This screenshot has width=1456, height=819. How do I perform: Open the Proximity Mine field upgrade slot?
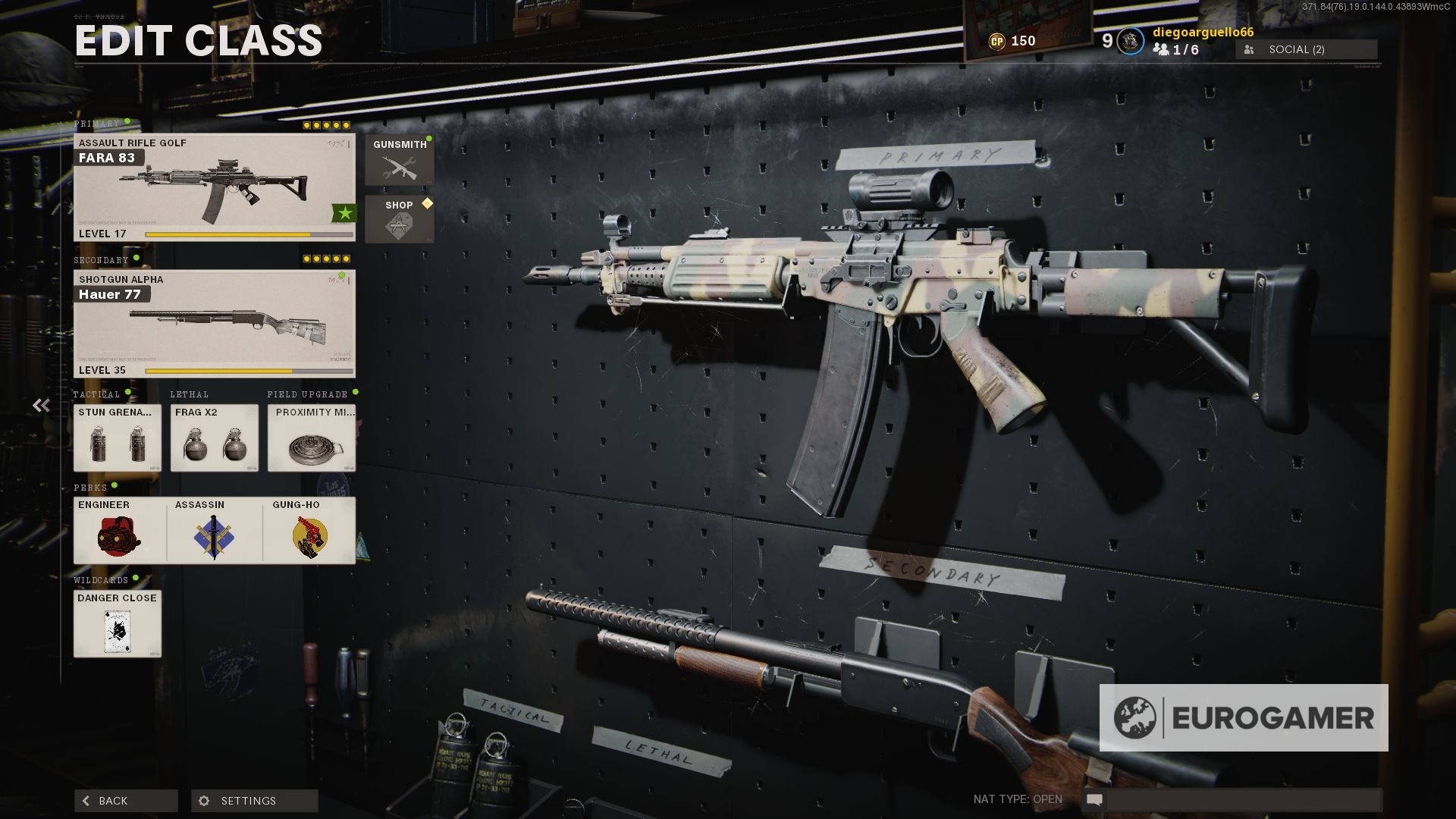[311, 438]
